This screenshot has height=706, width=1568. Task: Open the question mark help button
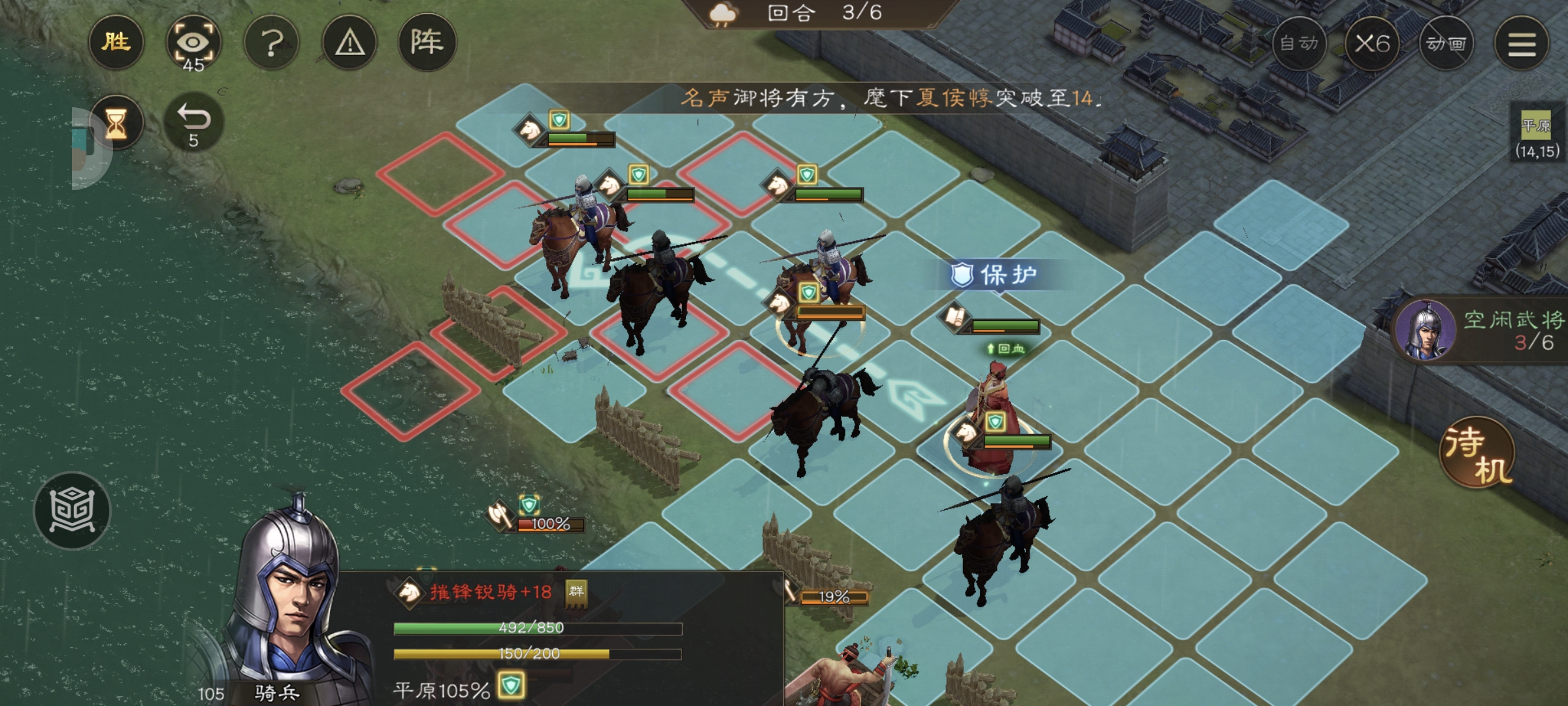pyautogui.click(x=272, y=43)
